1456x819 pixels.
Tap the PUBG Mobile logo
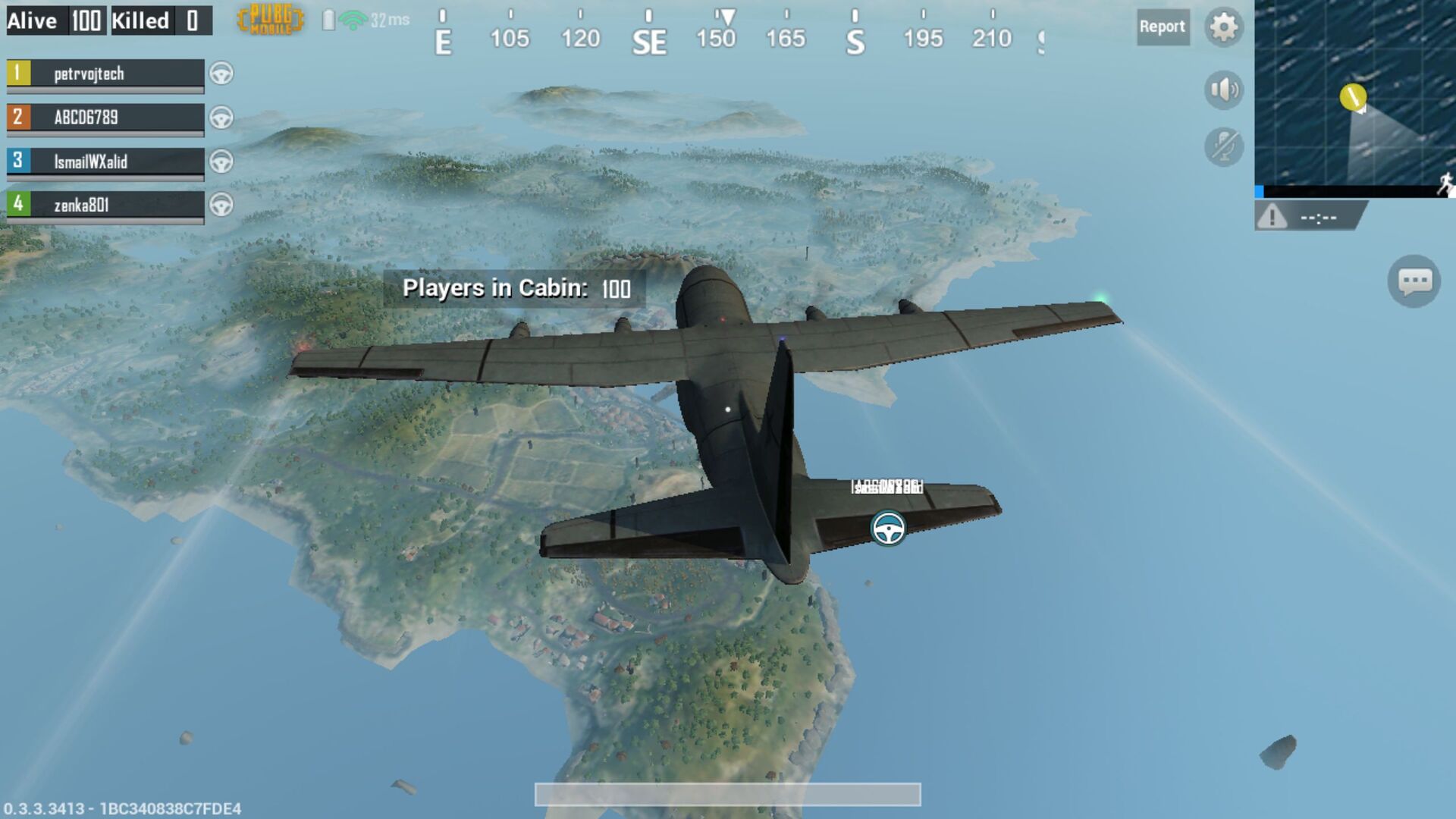tap(269, 20)
